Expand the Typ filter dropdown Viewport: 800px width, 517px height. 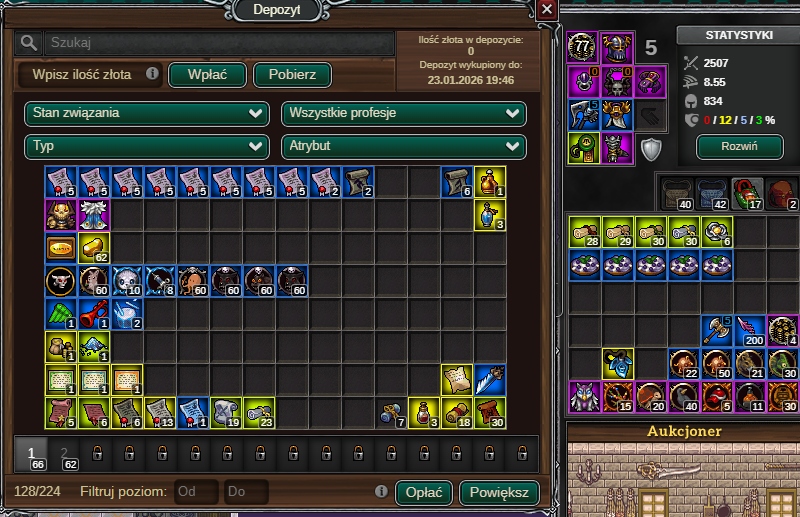(146, 147)
